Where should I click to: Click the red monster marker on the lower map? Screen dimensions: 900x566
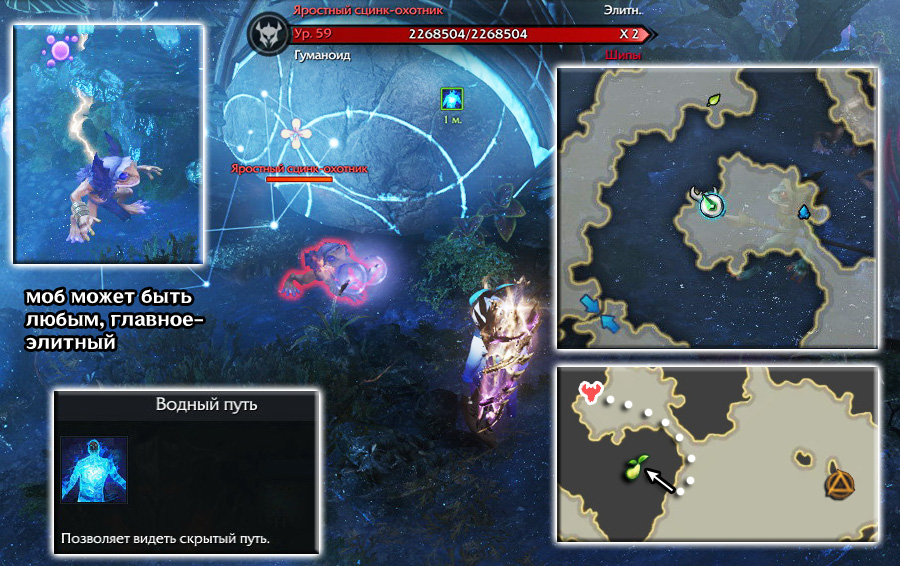[x=591, y=392]
